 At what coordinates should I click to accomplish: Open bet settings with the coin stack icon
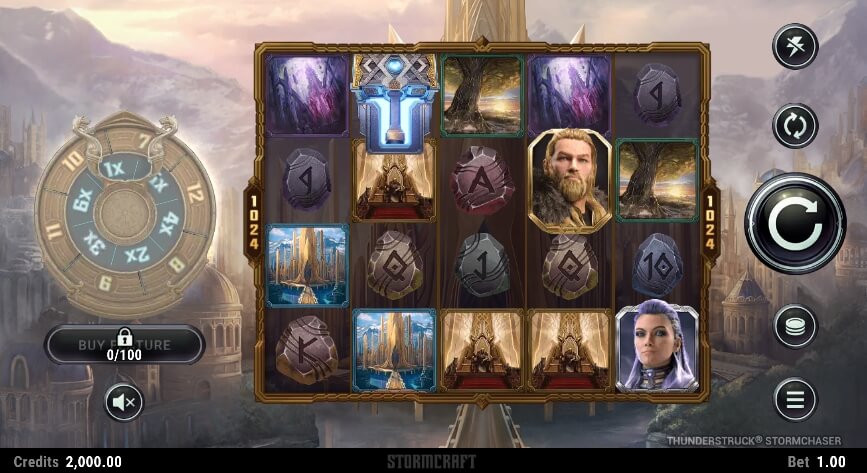pyautogui.click(x=795, y=326)
